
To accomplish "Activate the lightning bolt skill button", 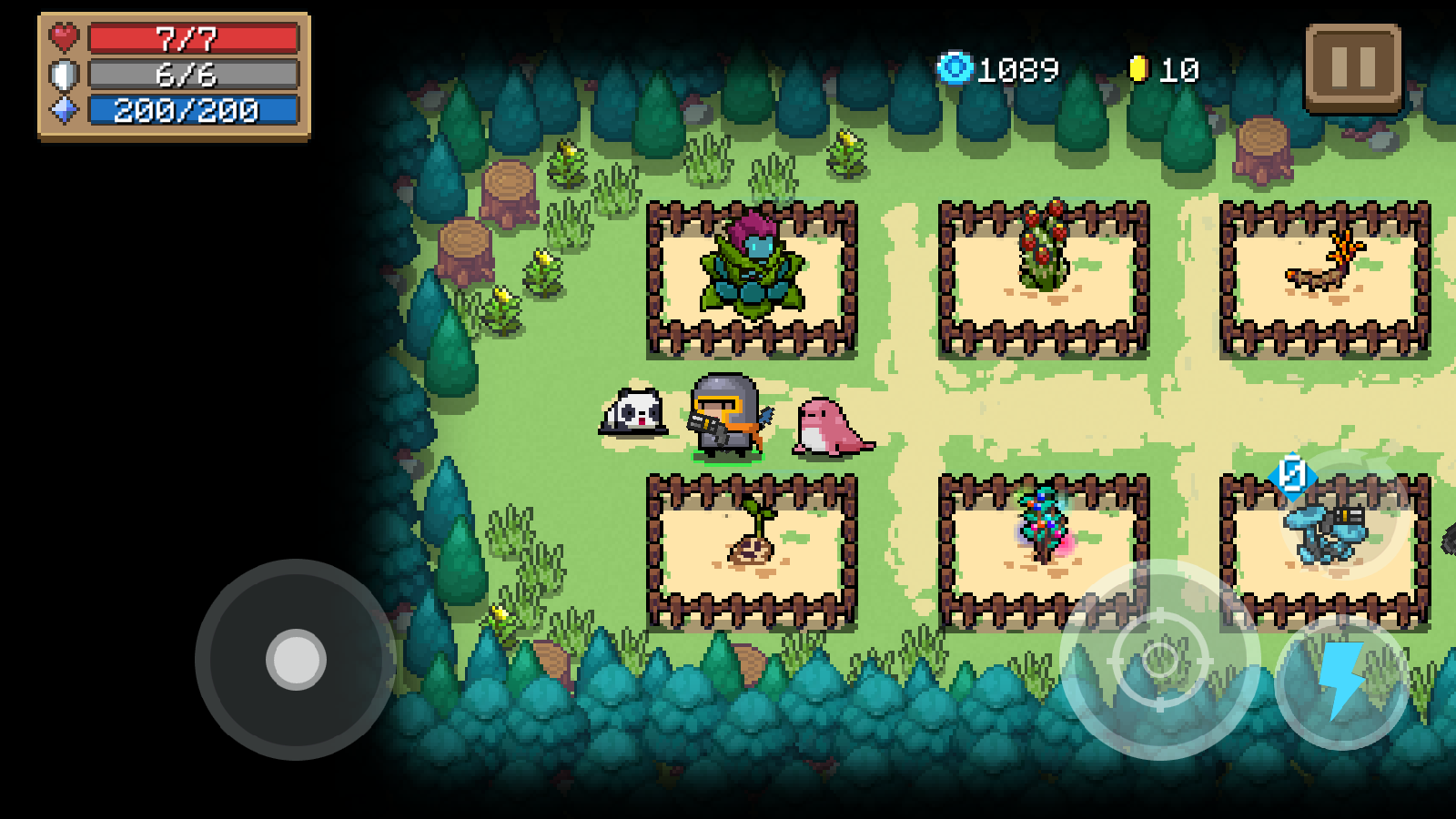I will coord(1341,681).
